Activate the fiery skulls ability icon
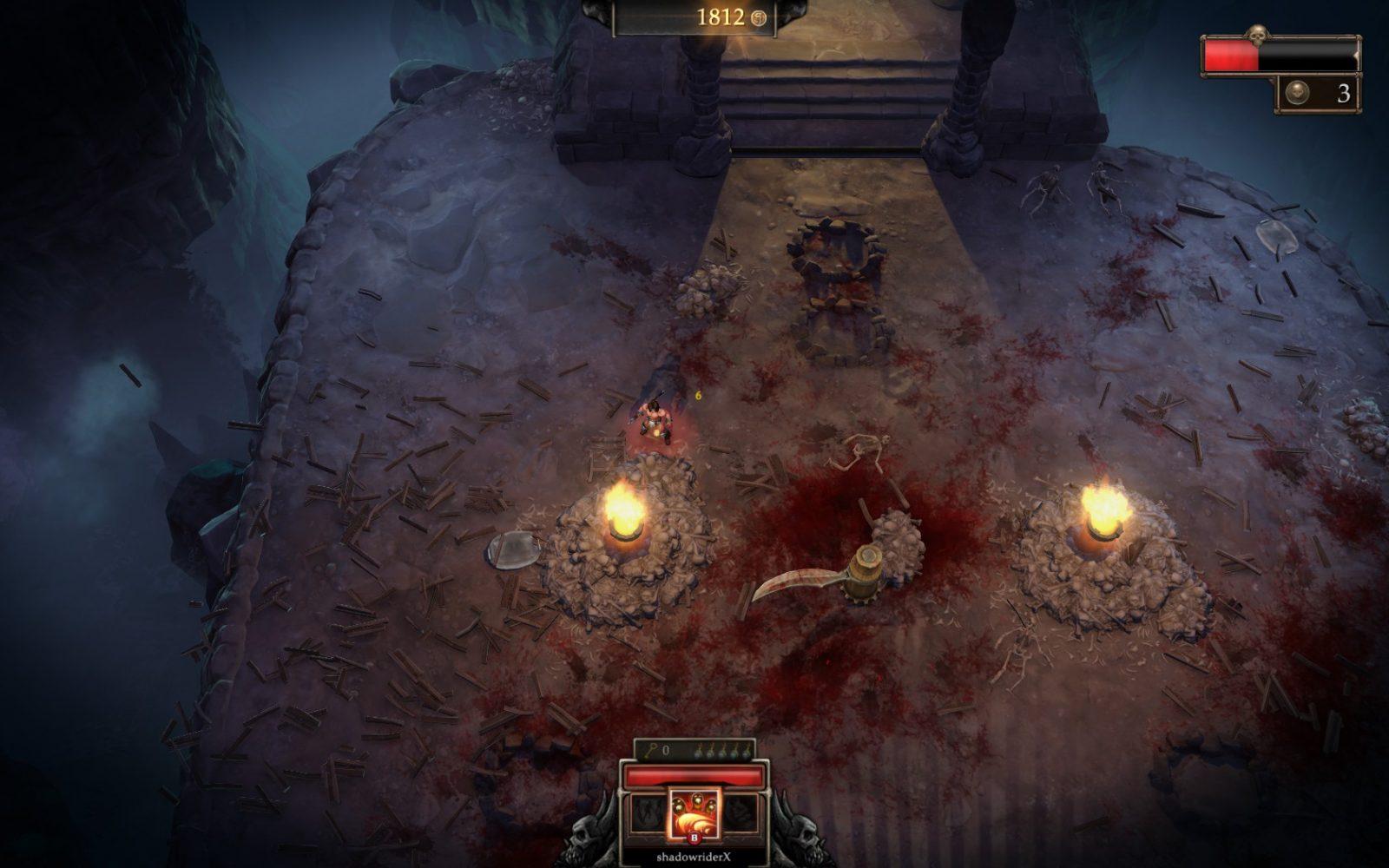The width and height of the screenshot is (1389, 868). (x=693, y=812)
